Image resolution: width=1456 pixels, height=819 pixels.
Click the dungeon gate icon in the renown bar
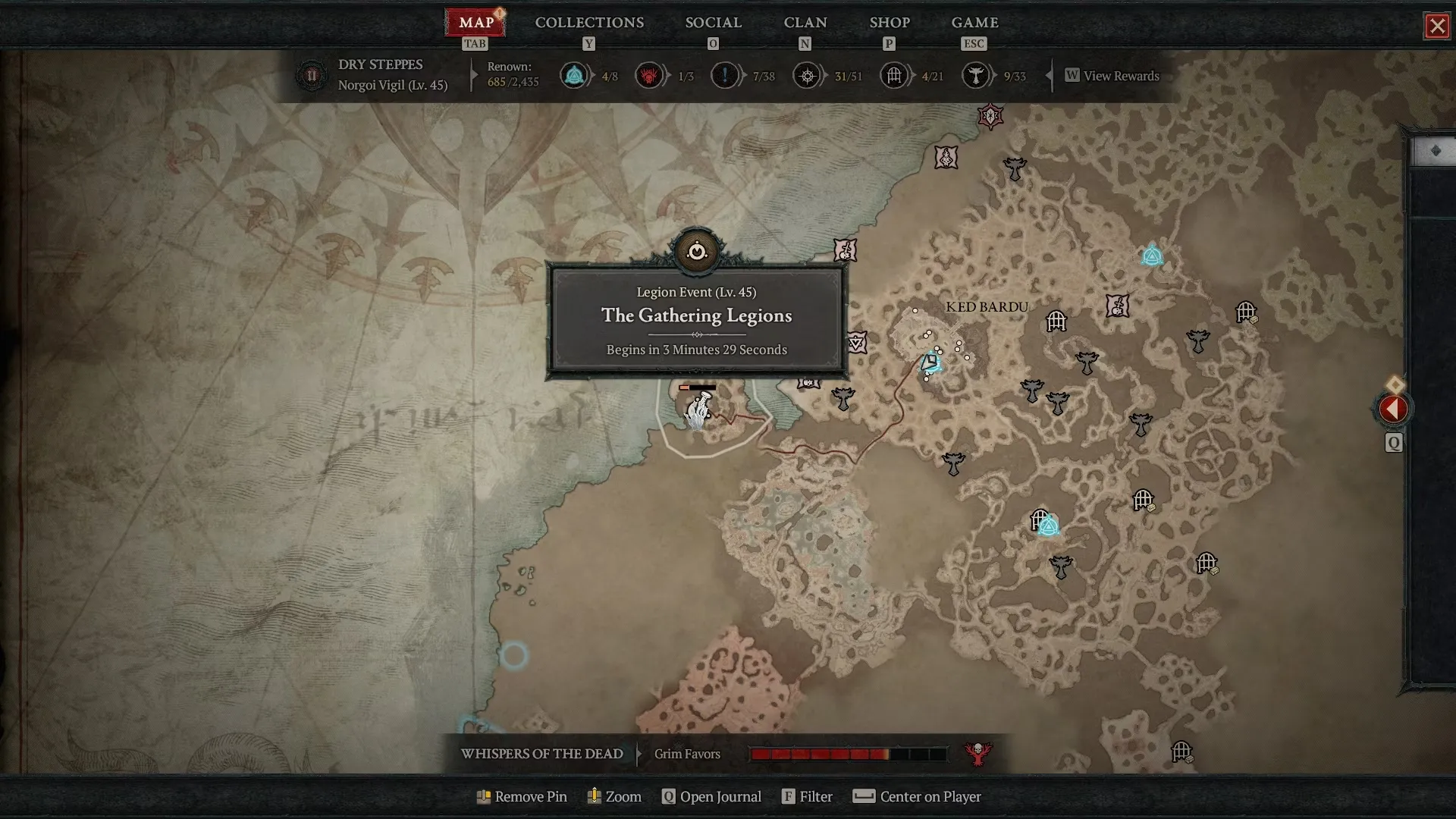[x=894, y=76]
